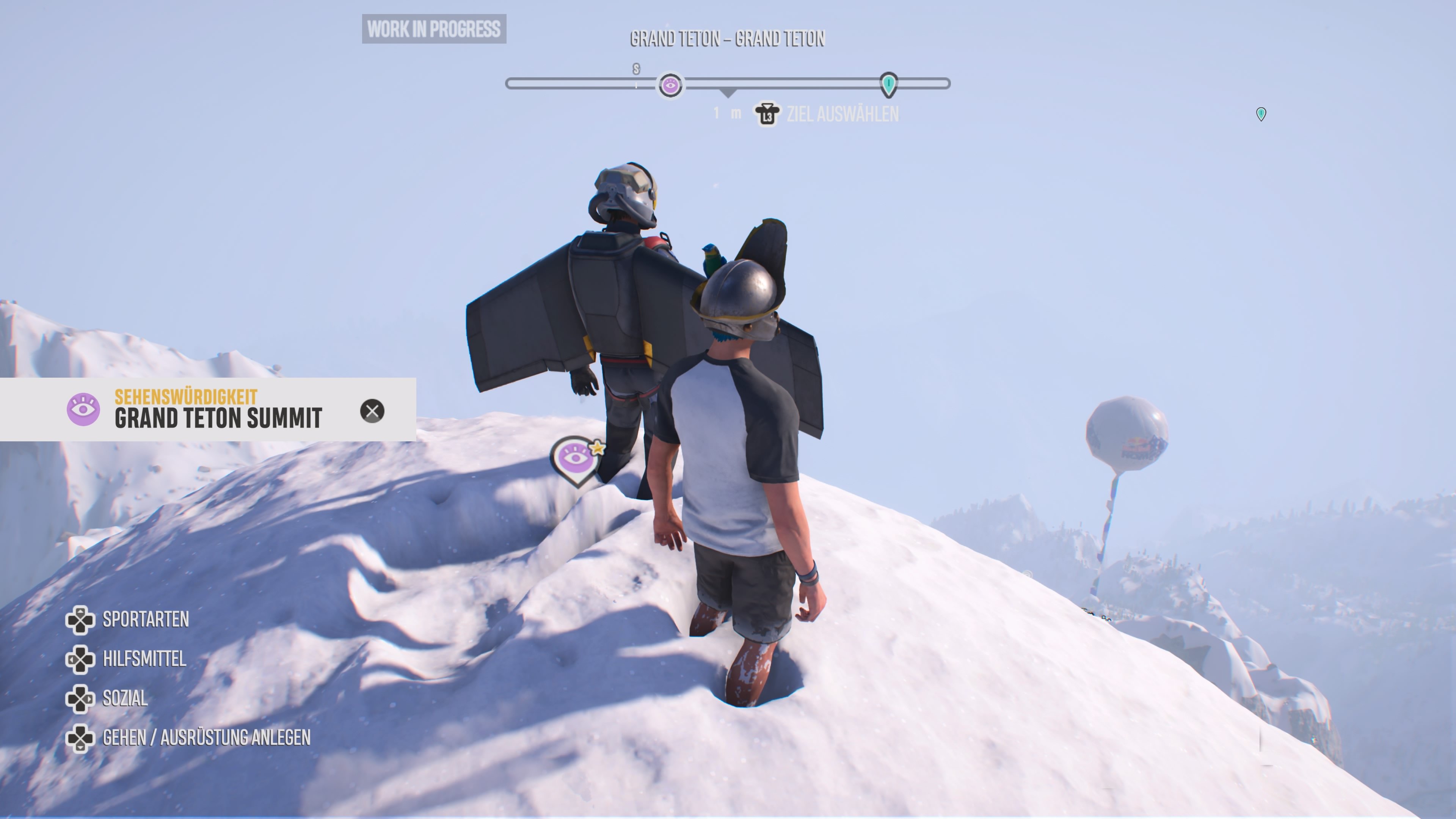Open the Sozial menu entry
The width and height of the screenshot is (1456, 819).
point(125,698)
